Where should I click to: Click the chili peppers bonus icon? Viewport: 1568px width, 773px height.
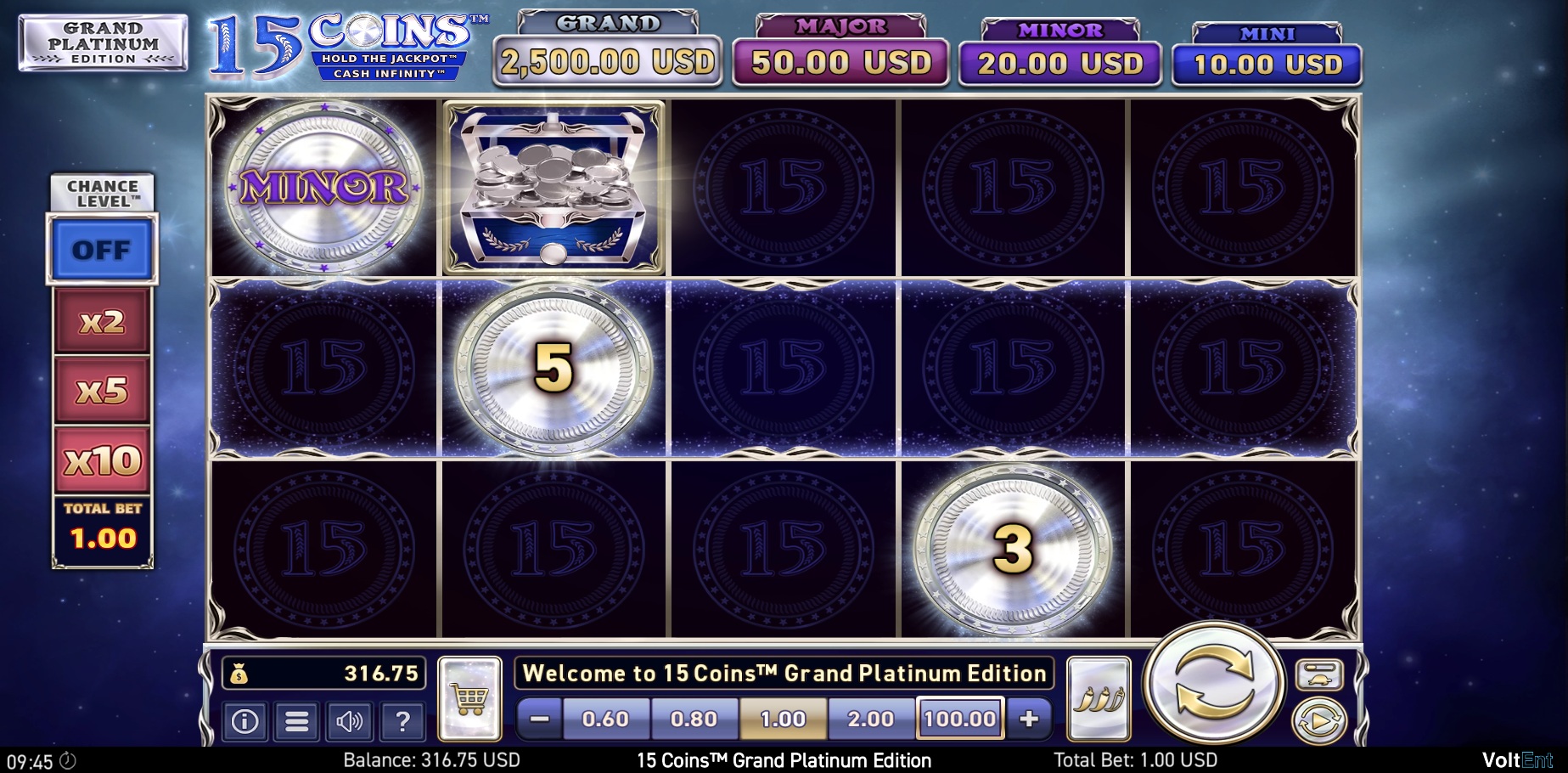tap(1099, 698)
